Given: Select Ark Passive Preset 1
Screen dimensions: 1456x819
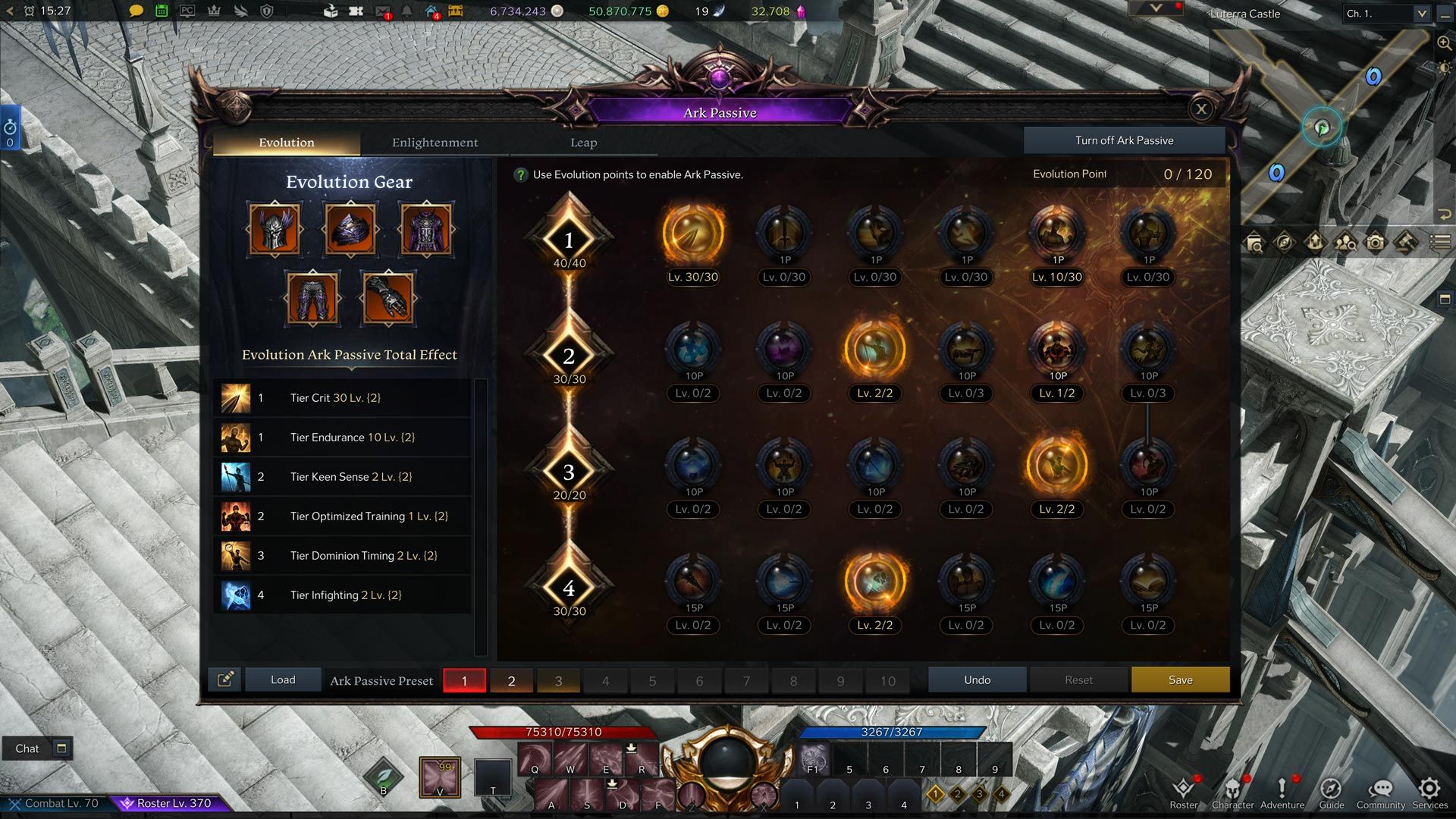Looking at the screenshot, I should [x=465, y=680].
